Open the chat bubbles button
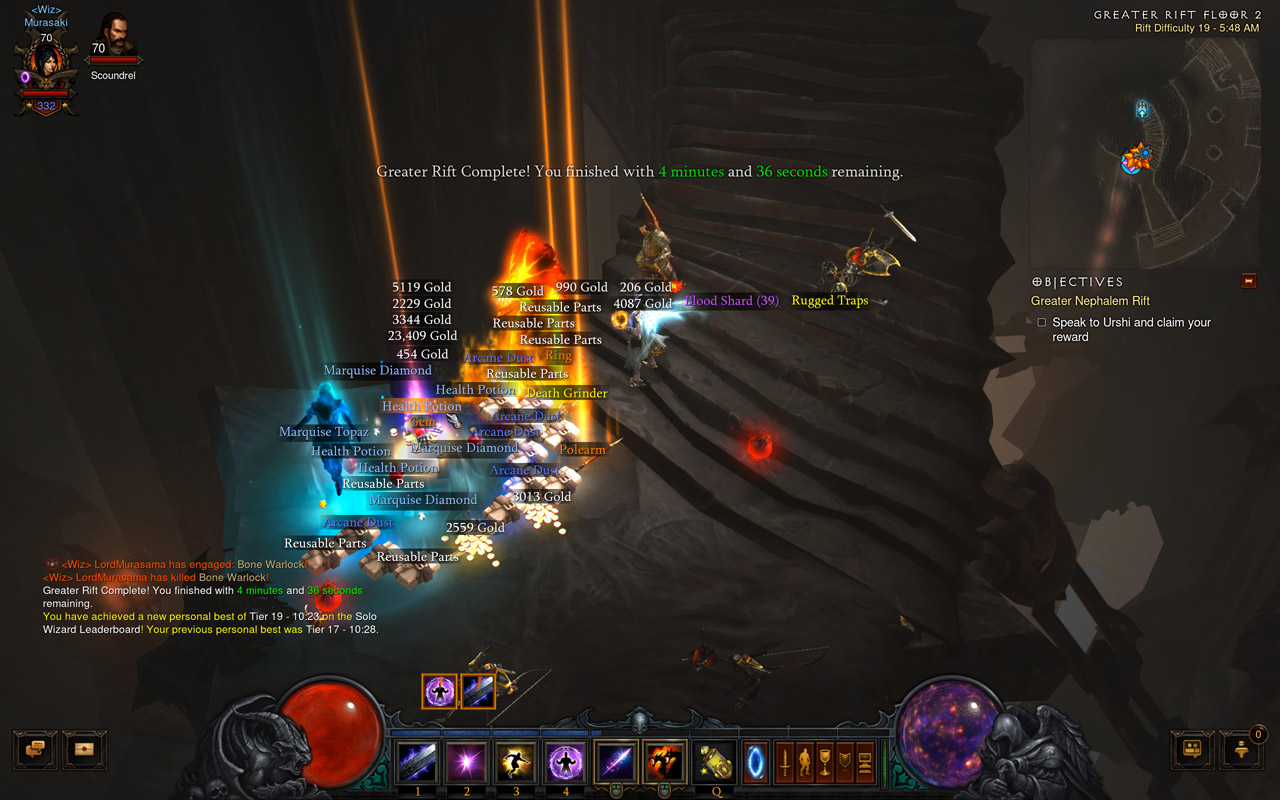The width and height of the screenshot is (1280, 800). pos(35,749)
